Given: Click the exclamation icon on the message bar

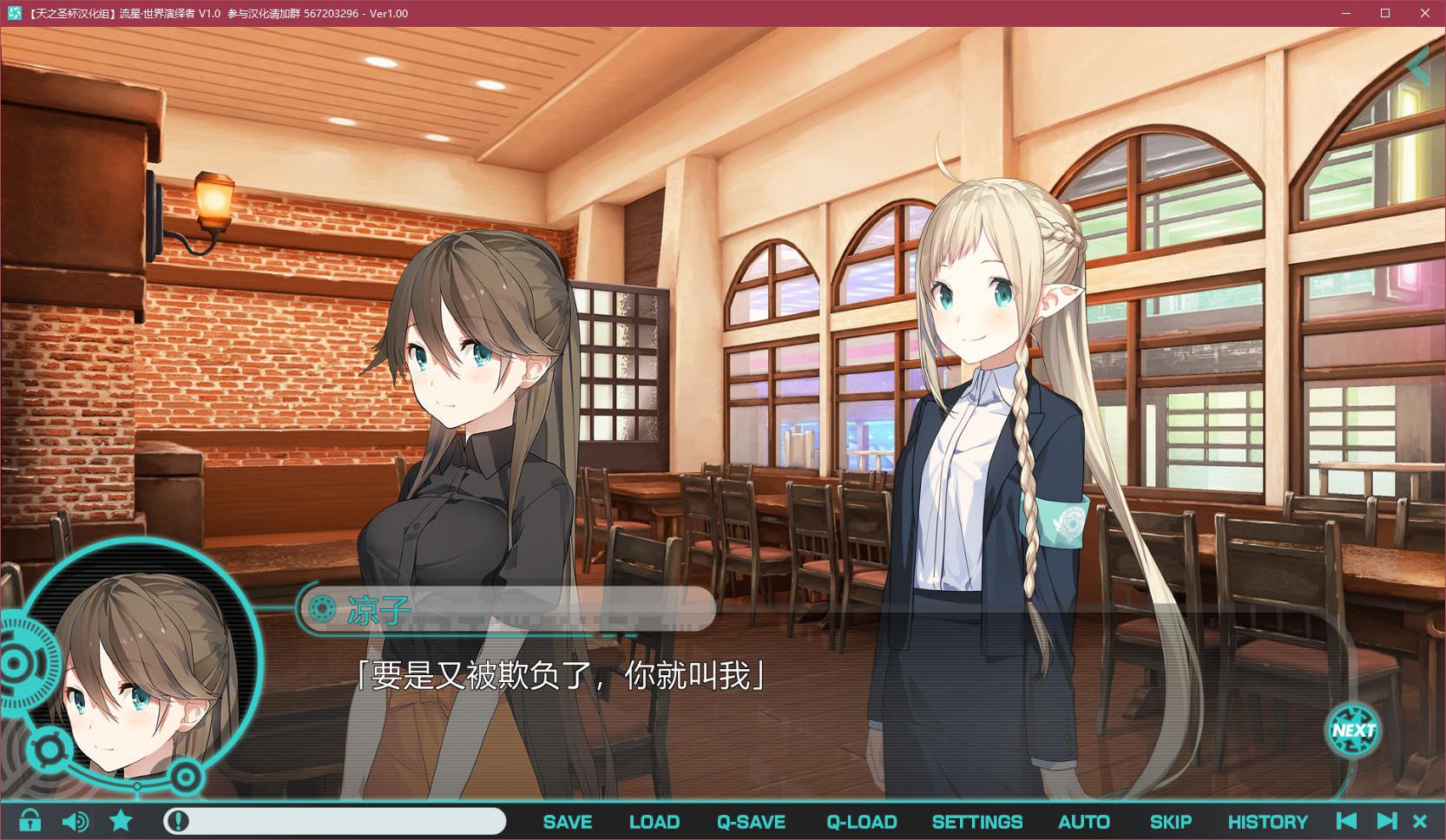Looking at the screenshot, I should (177, 821).
